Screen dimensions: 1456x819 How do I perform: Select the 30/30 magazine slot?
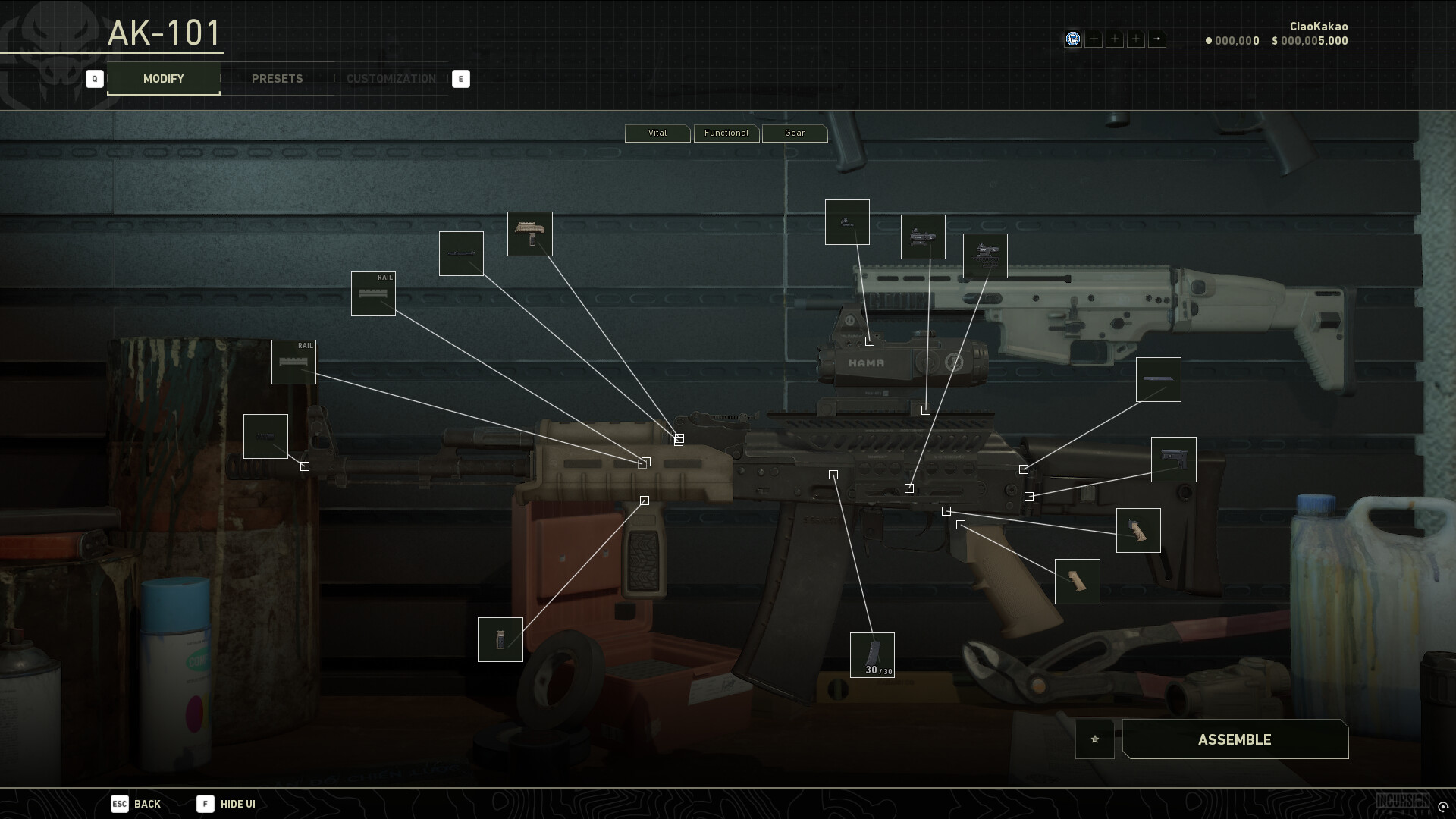[x=872, y=654]
